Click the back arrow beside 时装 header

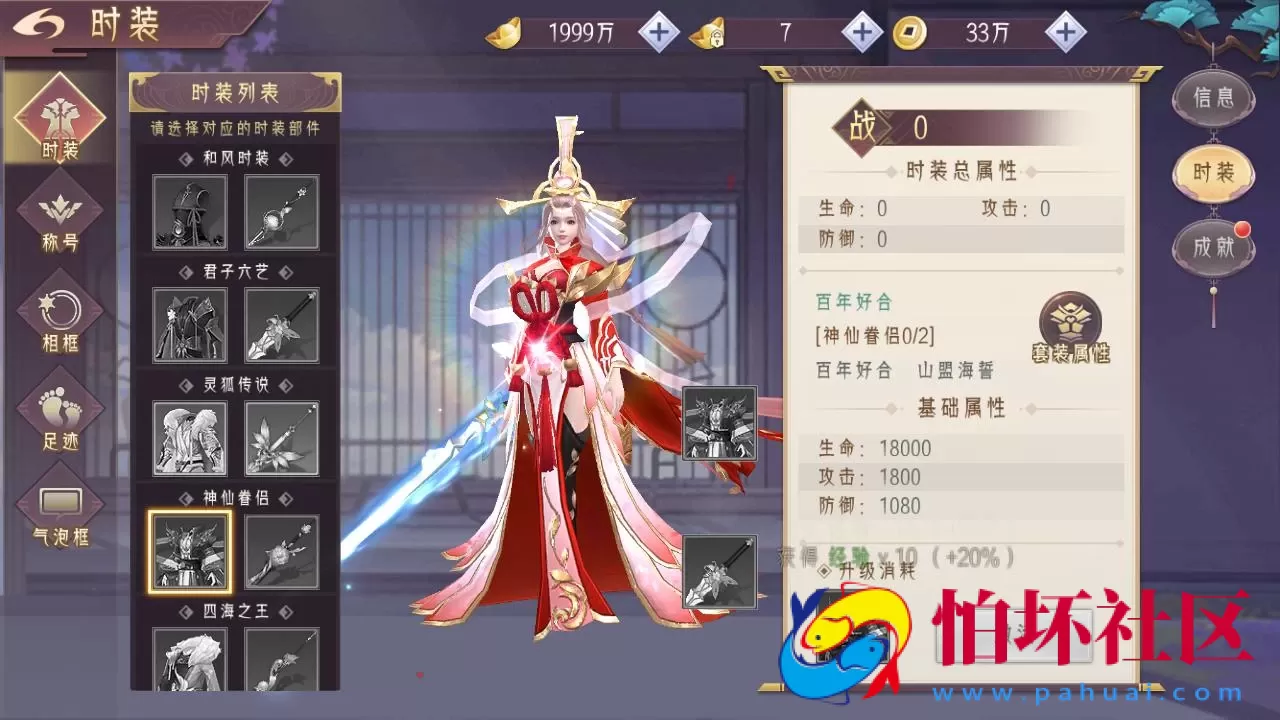(40, 23)
